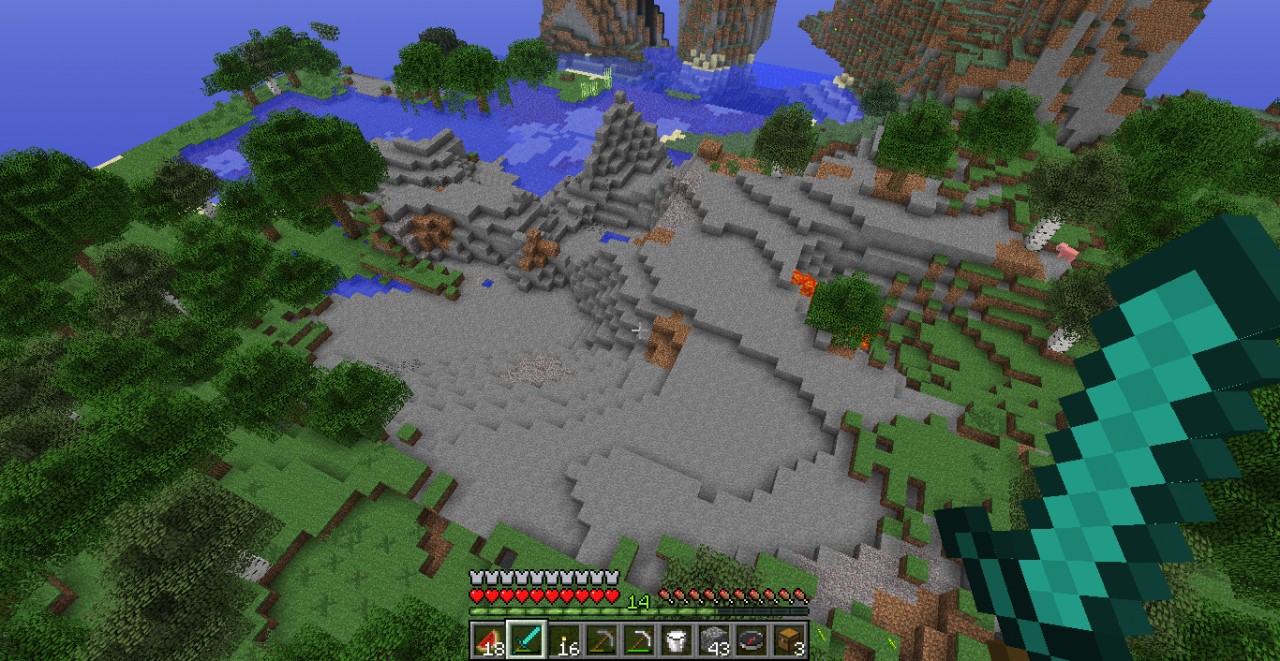Select the pickaxe with the green durability bar
1280x661 pixels.
coord(640,640)
